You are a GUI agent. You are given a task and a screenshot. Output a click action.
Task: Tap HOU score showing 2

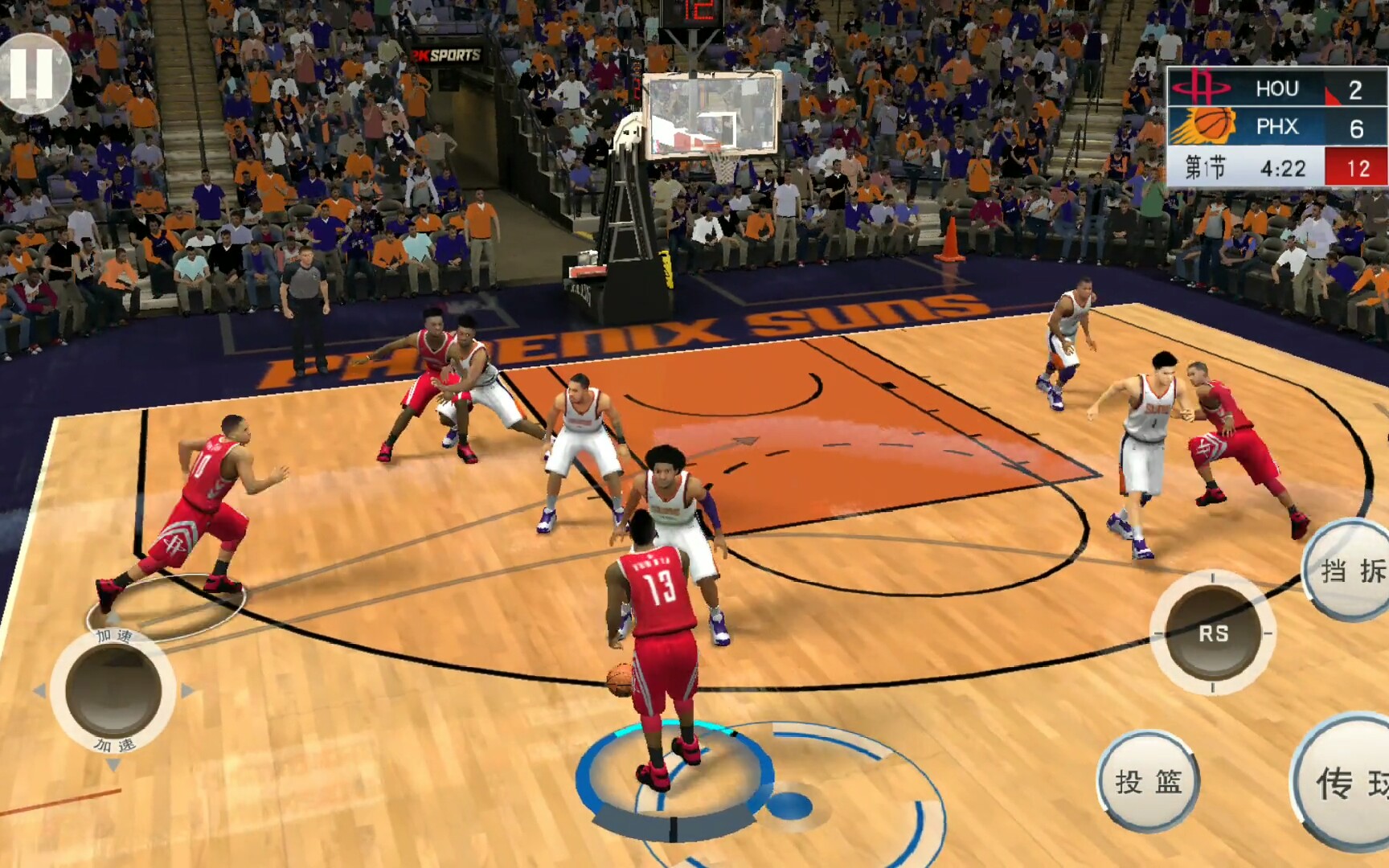point(1354,88)
